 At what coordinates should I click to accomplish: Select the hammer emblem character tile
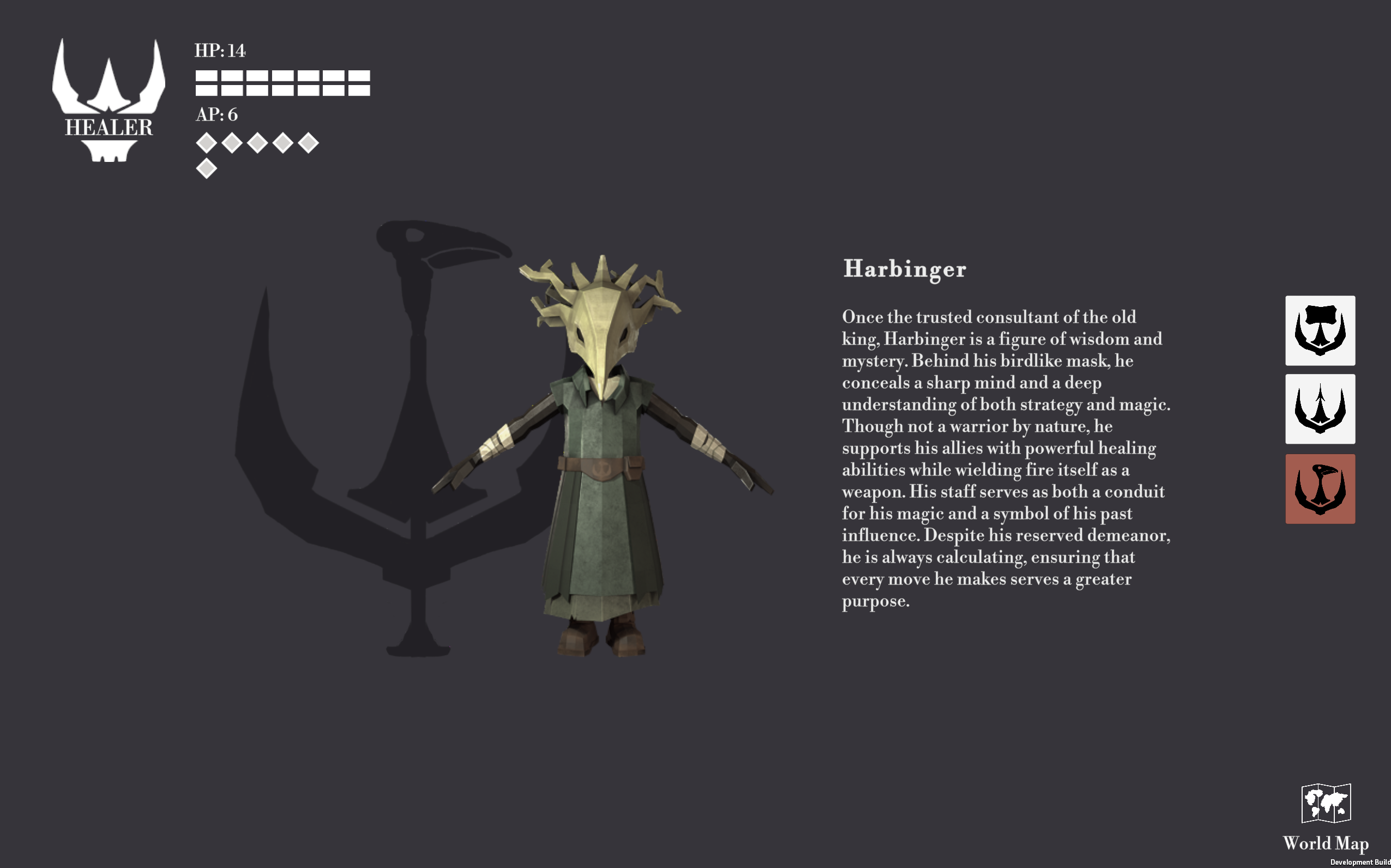point(1320,330)
